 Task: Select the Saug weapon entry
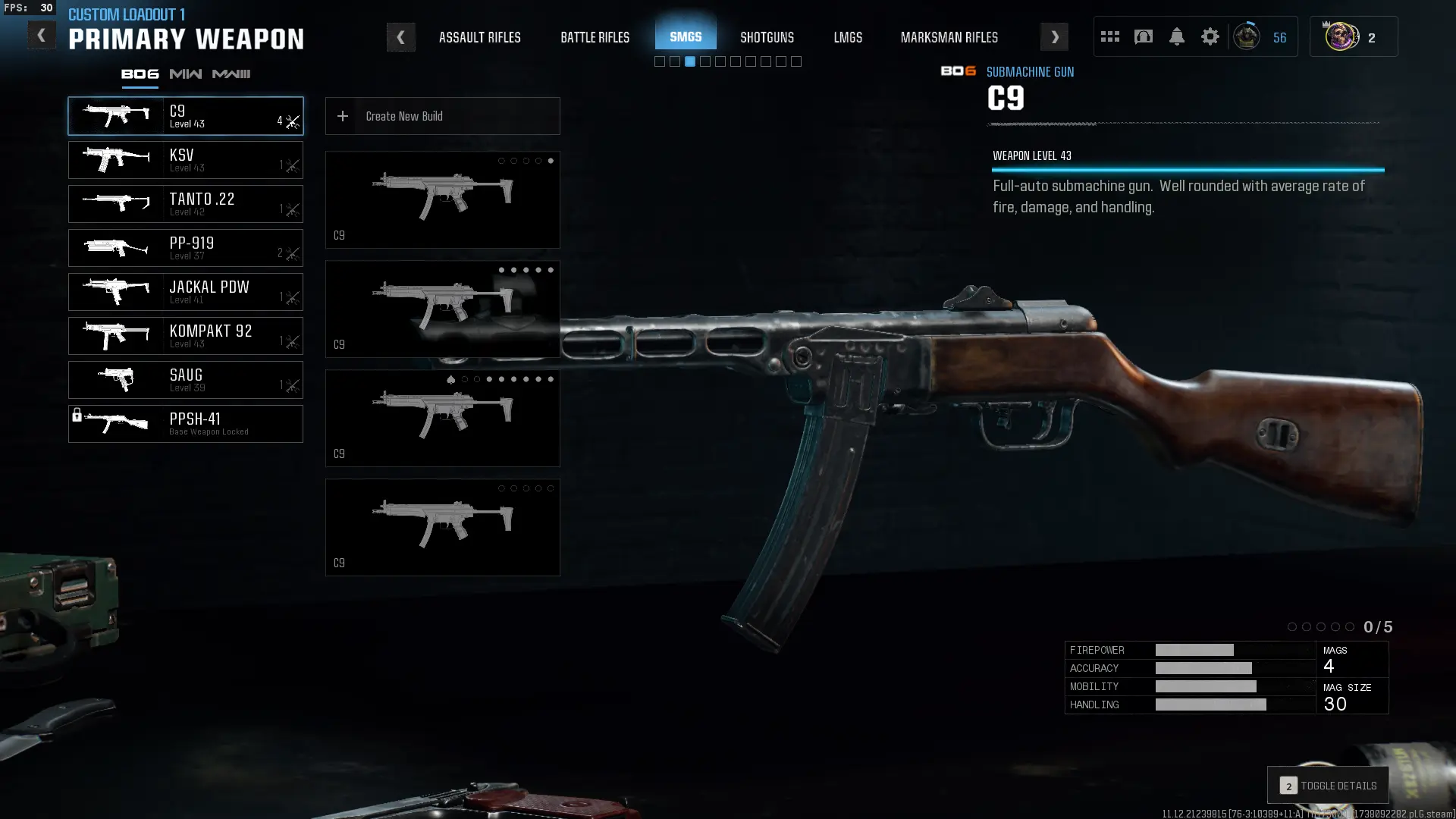(186, 380)
